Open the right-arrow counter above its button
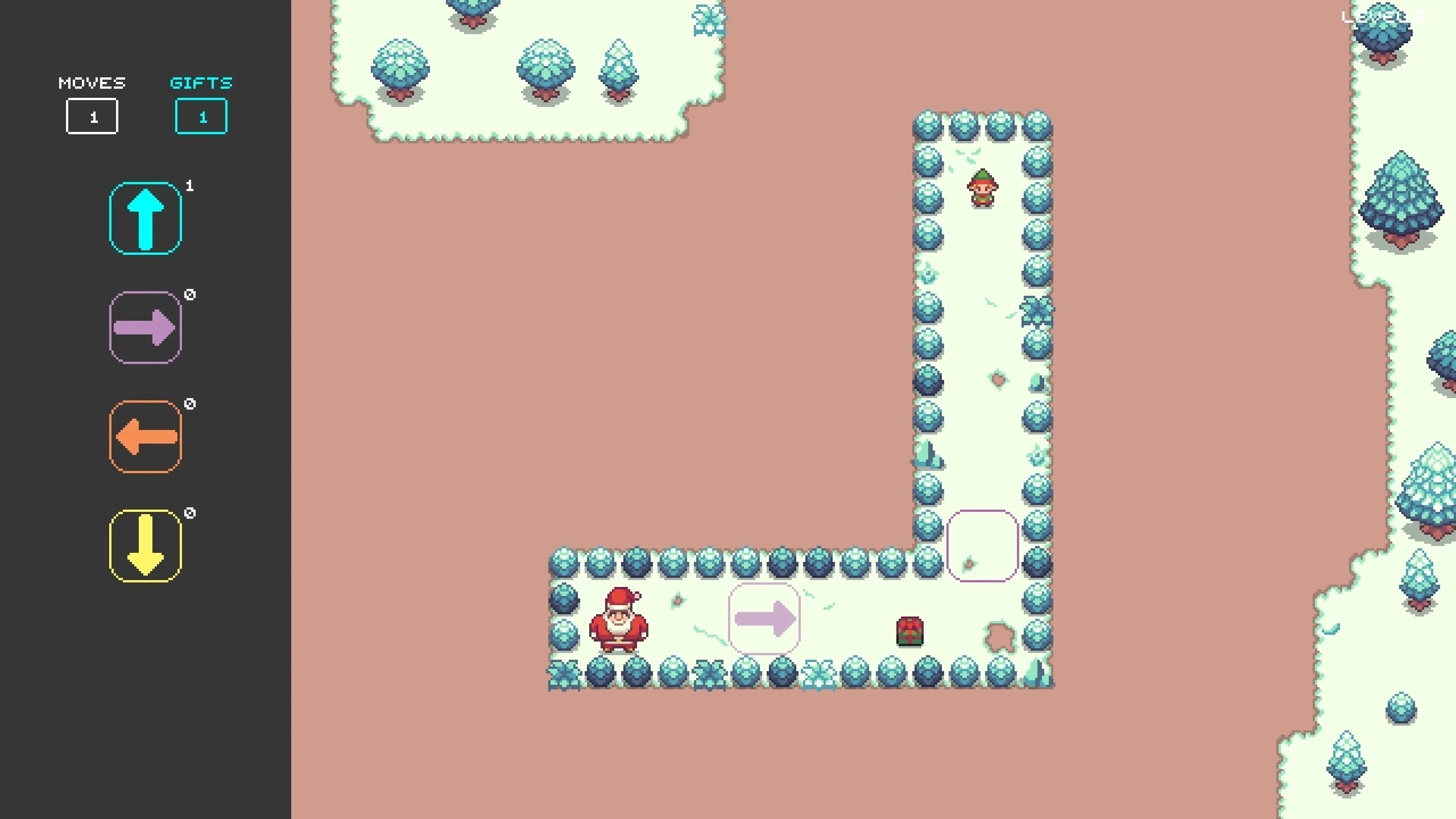Viewport: 1456px width, 819px height. [190, 294]
